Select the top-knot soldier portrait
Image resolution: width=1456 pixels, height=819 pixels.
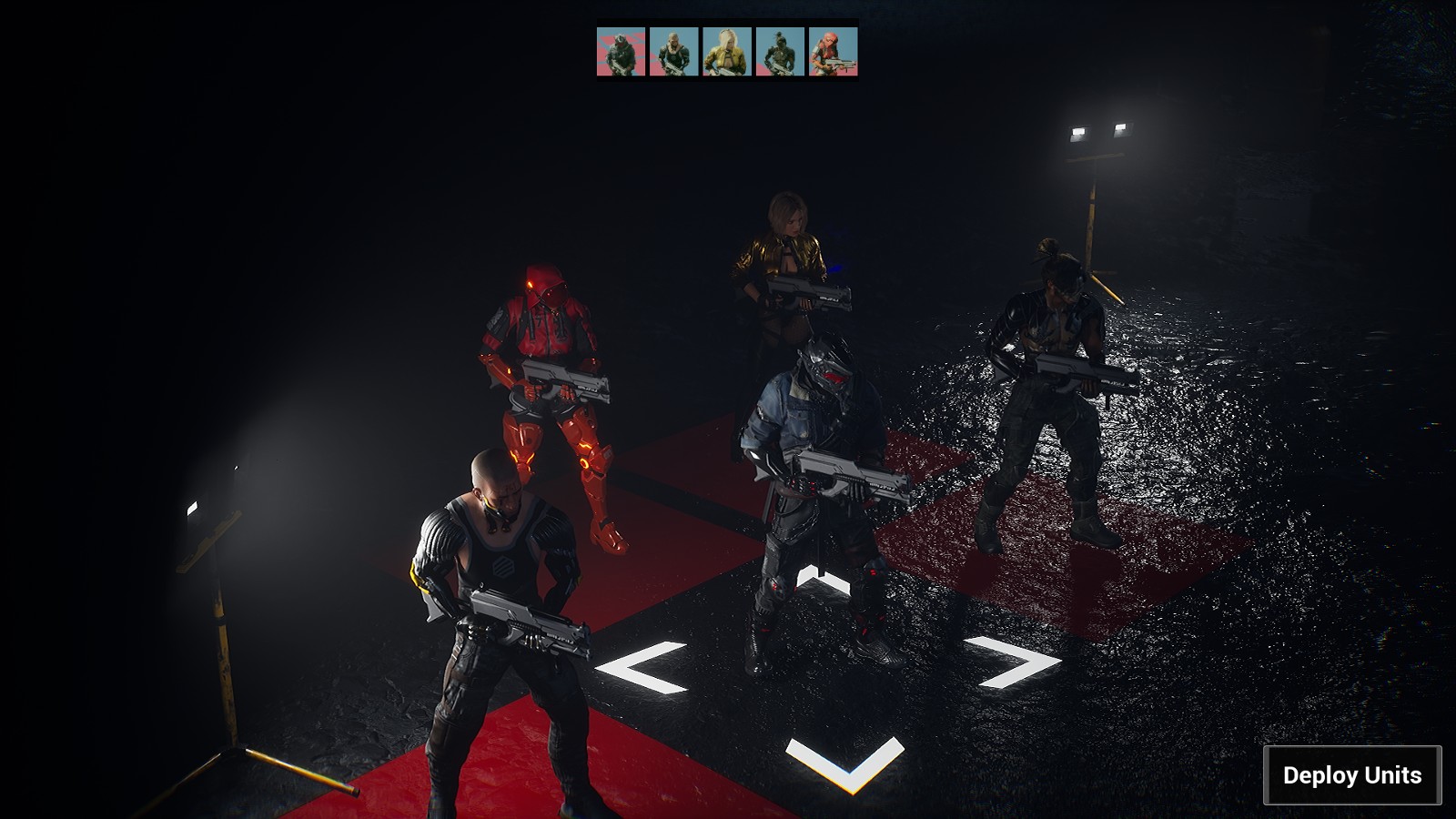780,52
